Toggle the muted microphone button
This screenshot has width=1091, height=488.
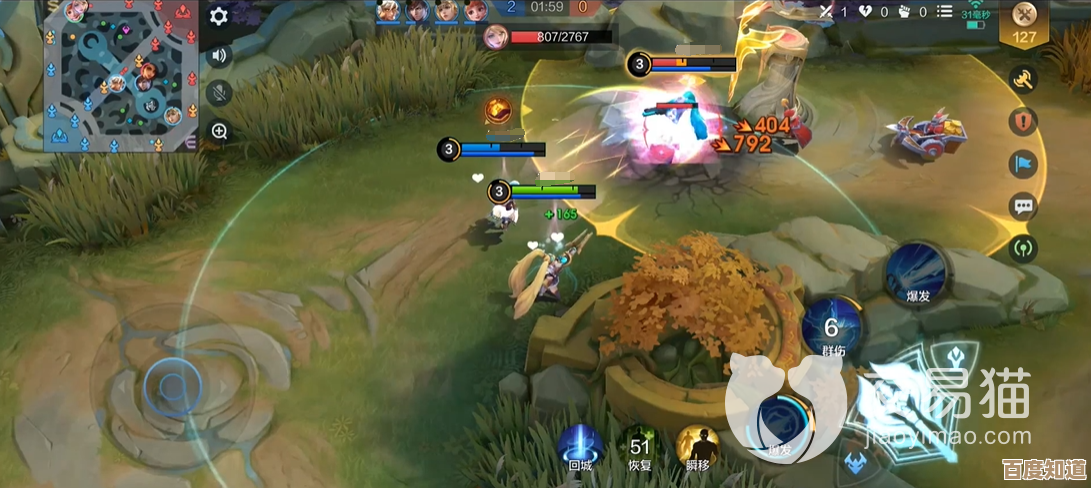[219, 93]
